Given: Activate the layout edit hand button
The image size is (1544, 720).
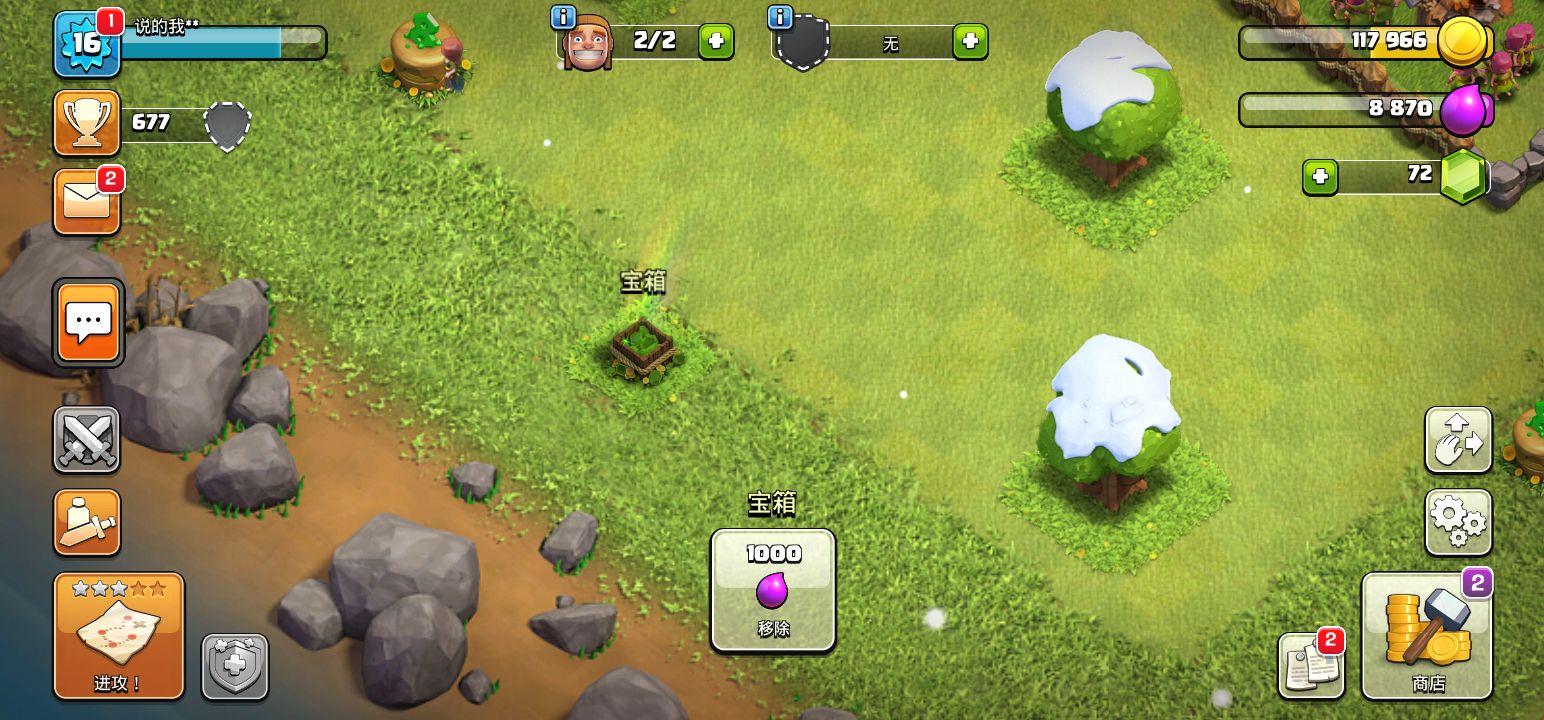Looking at the screenshot, I should 1458,439.
